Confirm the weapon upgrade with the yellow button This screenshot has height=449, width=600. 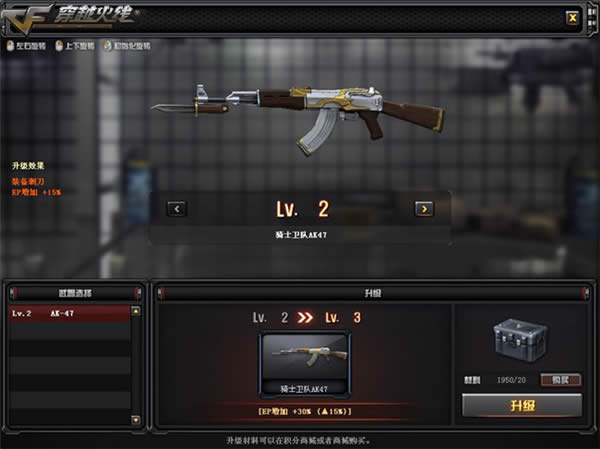coord(521,405)
